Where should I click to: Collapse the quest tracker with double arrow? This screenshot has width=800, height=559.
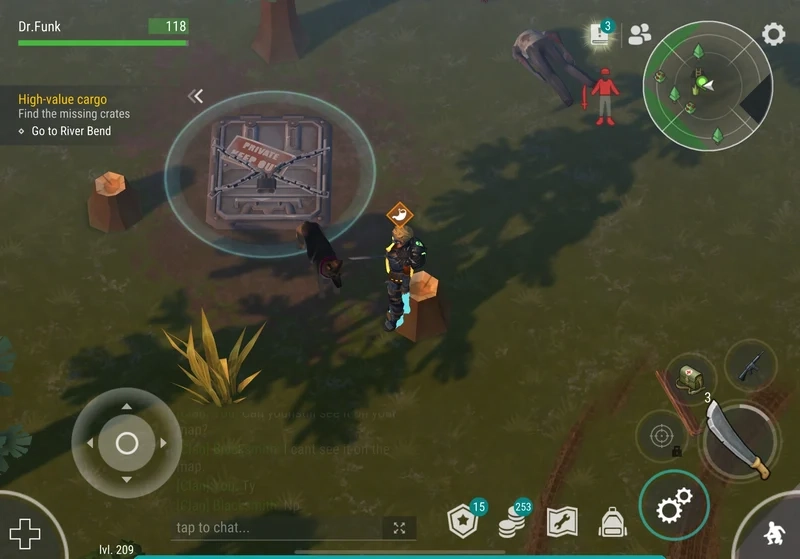(x=196, y=96)
